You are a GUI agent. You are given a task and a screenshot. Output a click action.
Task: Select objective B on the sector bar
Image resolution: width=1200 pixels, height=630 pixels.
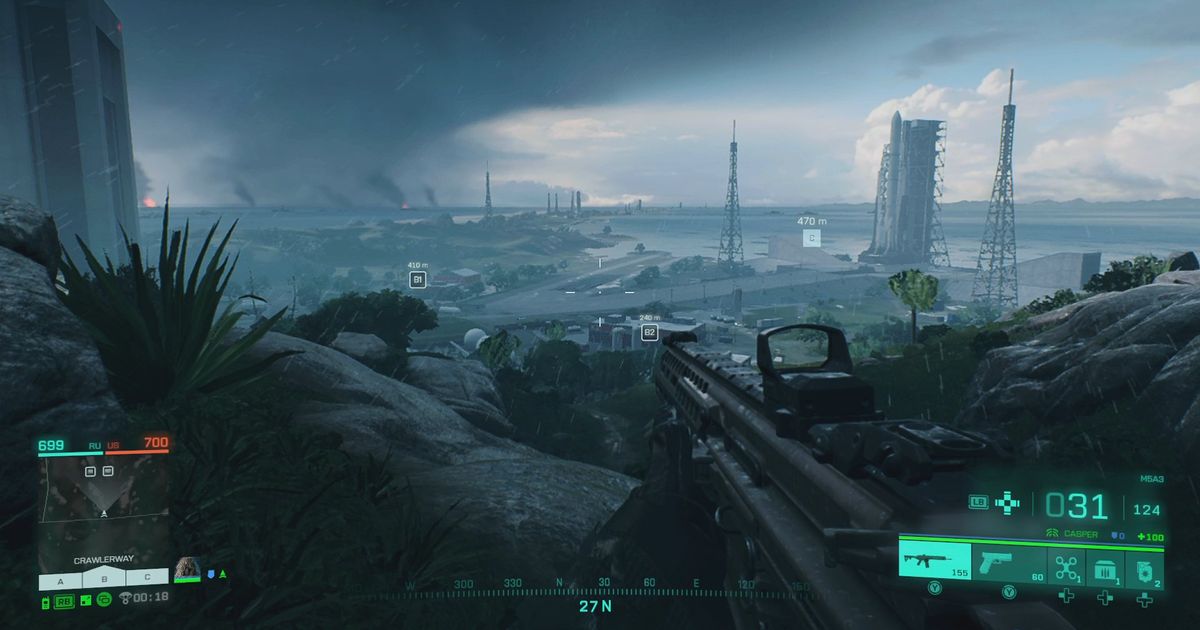(x=103, y=578)
